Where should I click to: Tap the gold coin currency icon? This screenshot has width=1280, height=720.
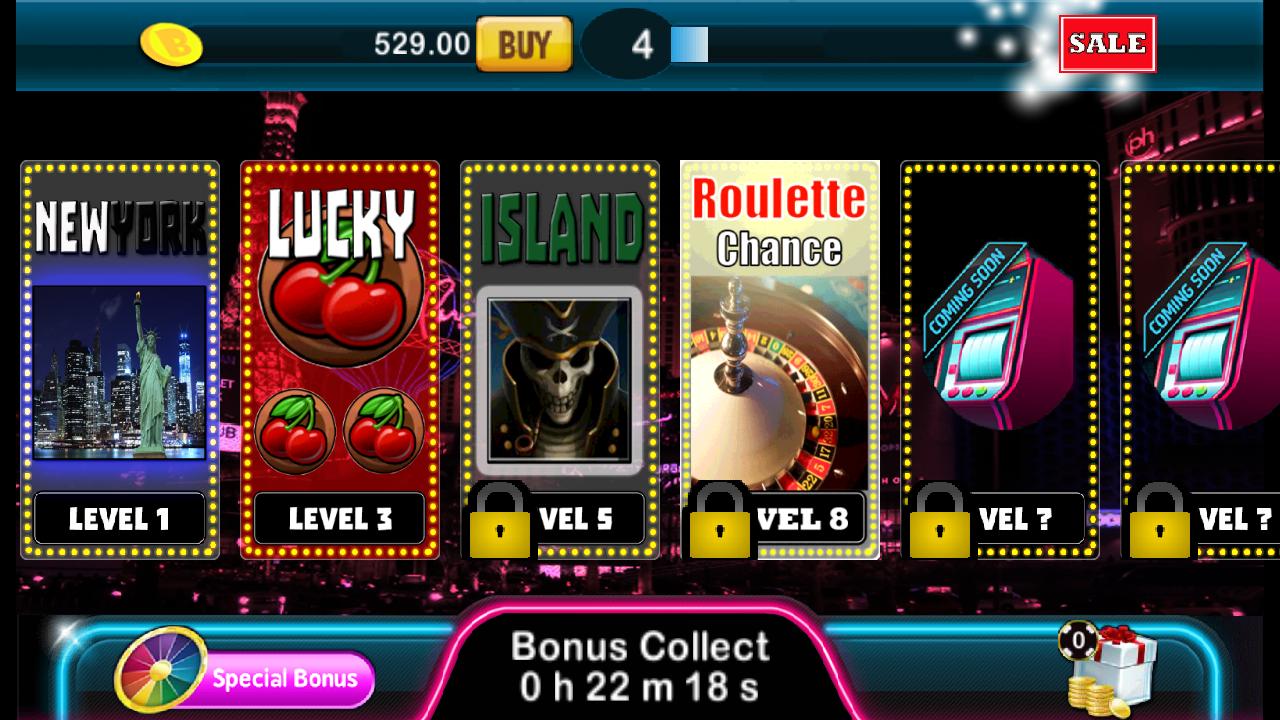pyautogui.click(x=170, y=42)
